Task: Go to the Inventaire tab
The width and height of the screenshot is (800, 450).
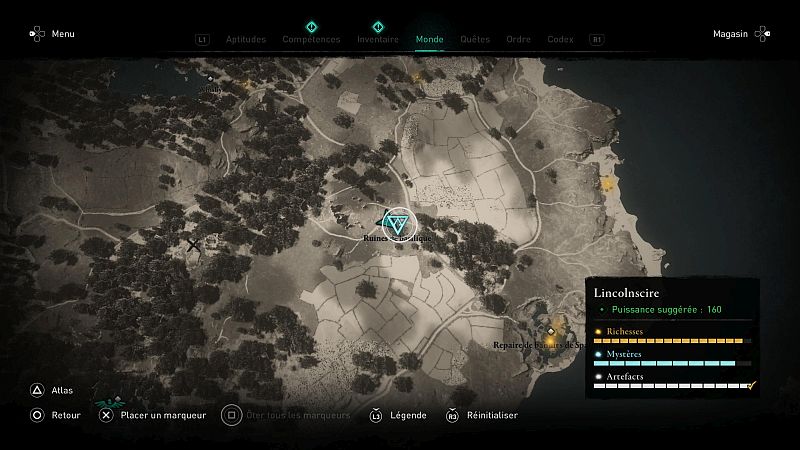Action: click(378, 40)
